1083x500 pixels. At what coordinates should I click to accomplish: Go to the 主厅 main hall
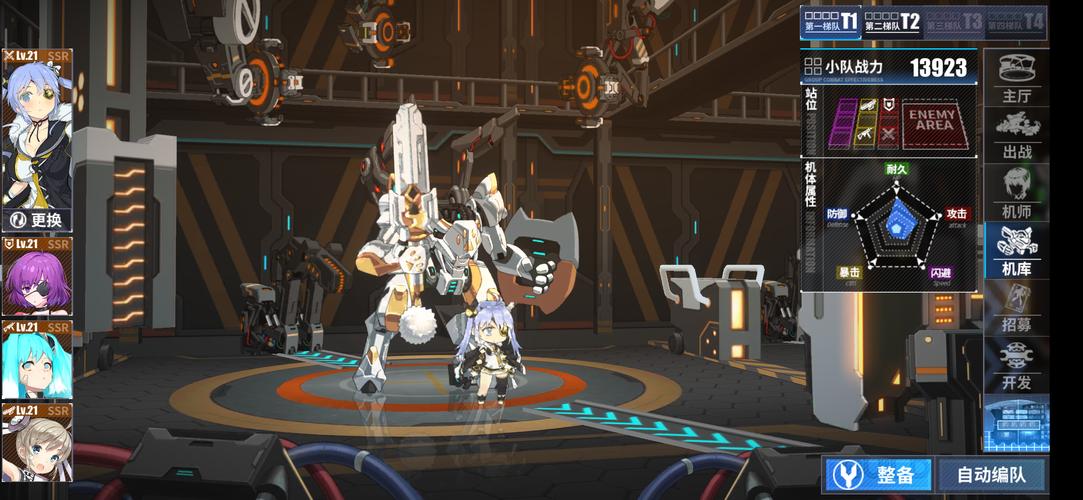[1017, 79]
